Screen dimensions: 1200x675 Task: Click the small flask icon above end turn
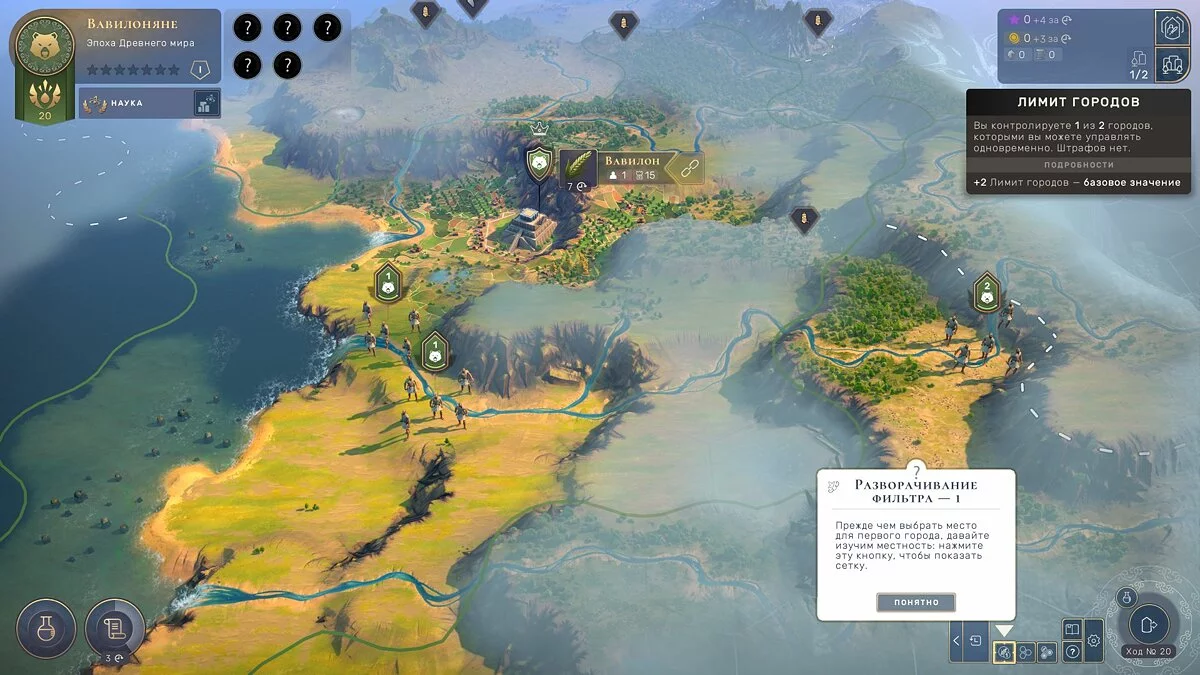pyautogui.click(x=1125, y=596)
